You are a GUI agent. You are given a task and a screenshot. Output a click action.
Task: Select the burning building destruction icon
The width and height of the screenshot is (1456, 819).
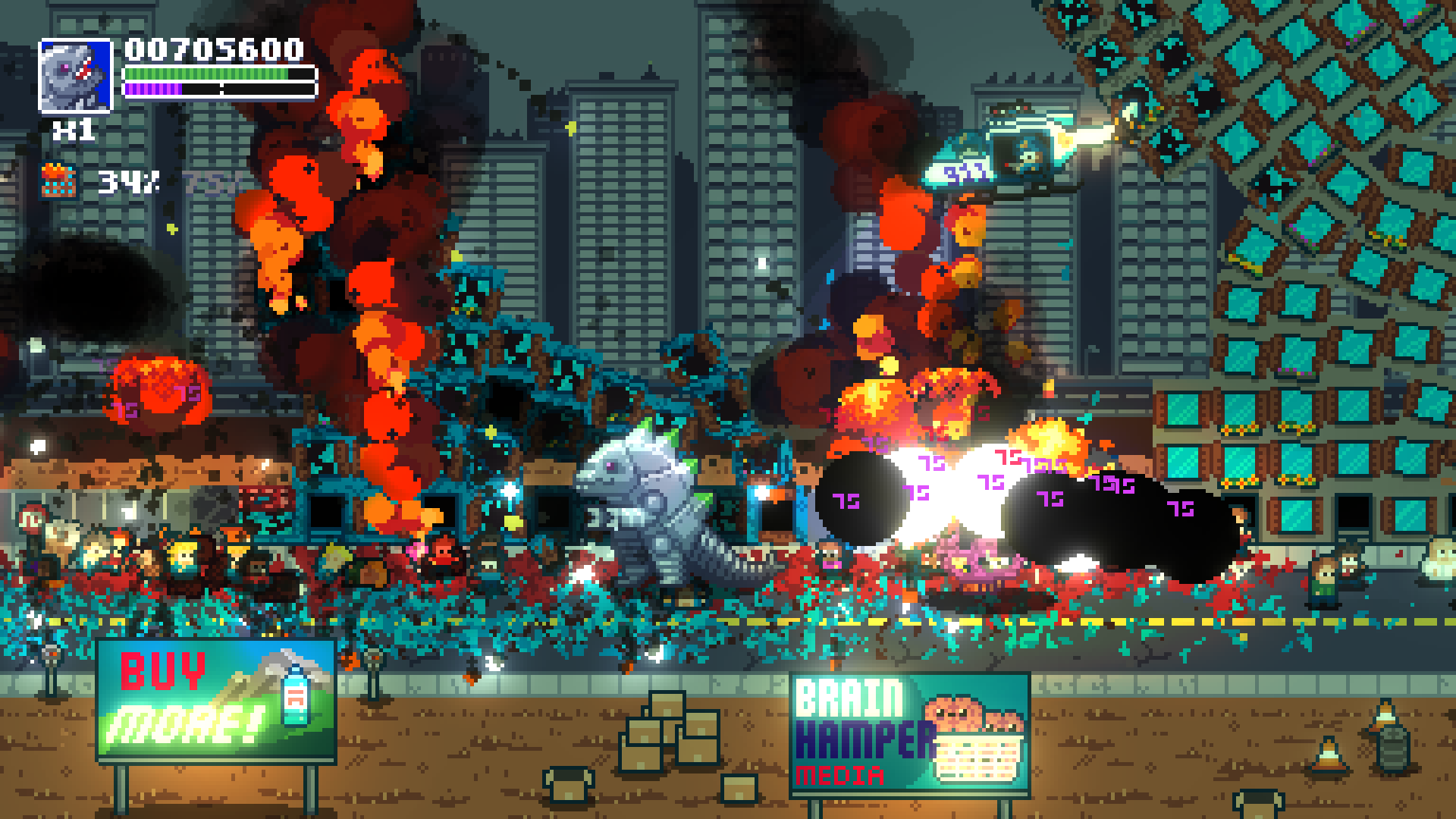[x=58, y=181]
